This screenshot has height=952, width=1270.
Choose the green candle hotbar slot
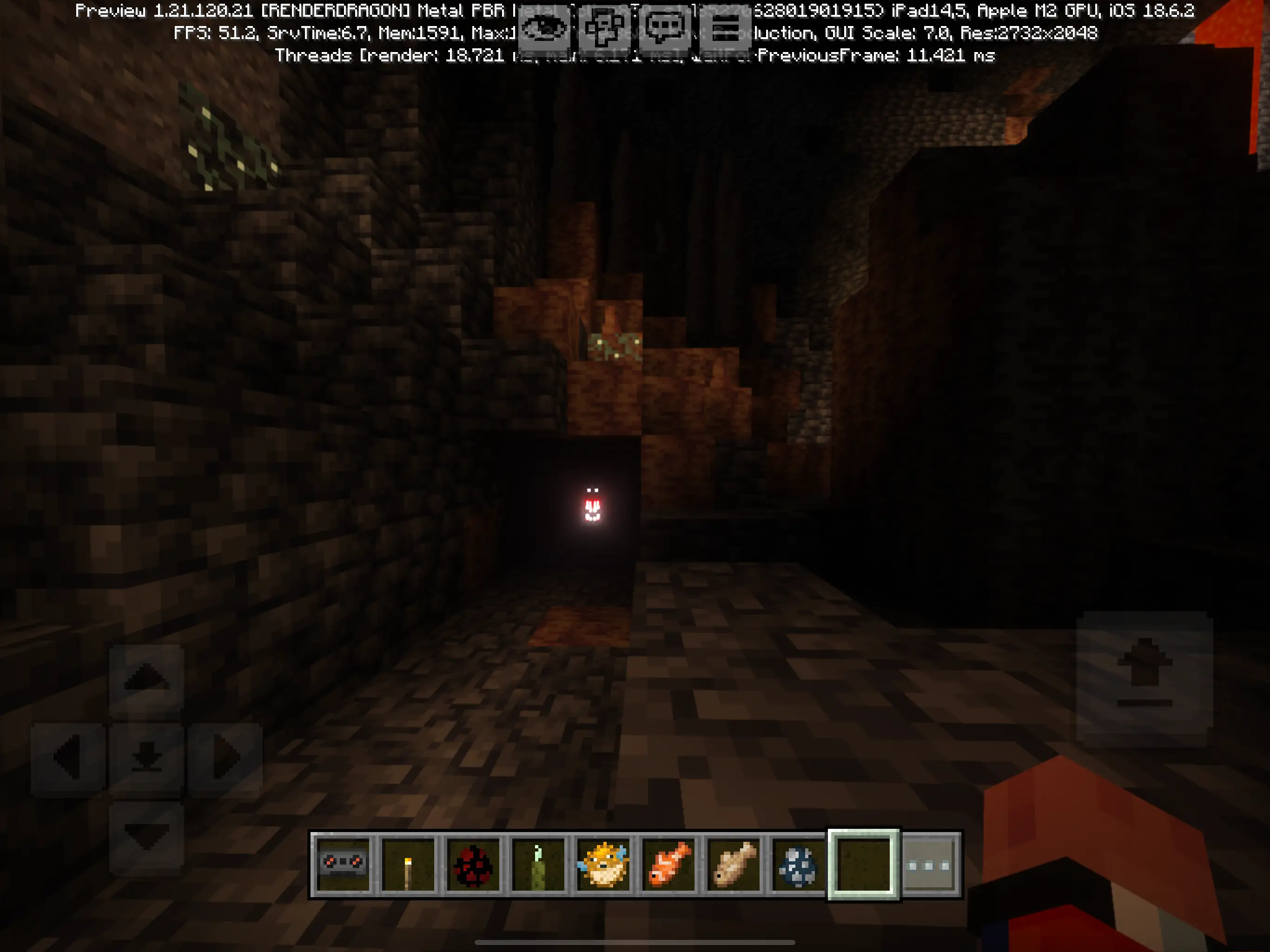coord(539,864)
